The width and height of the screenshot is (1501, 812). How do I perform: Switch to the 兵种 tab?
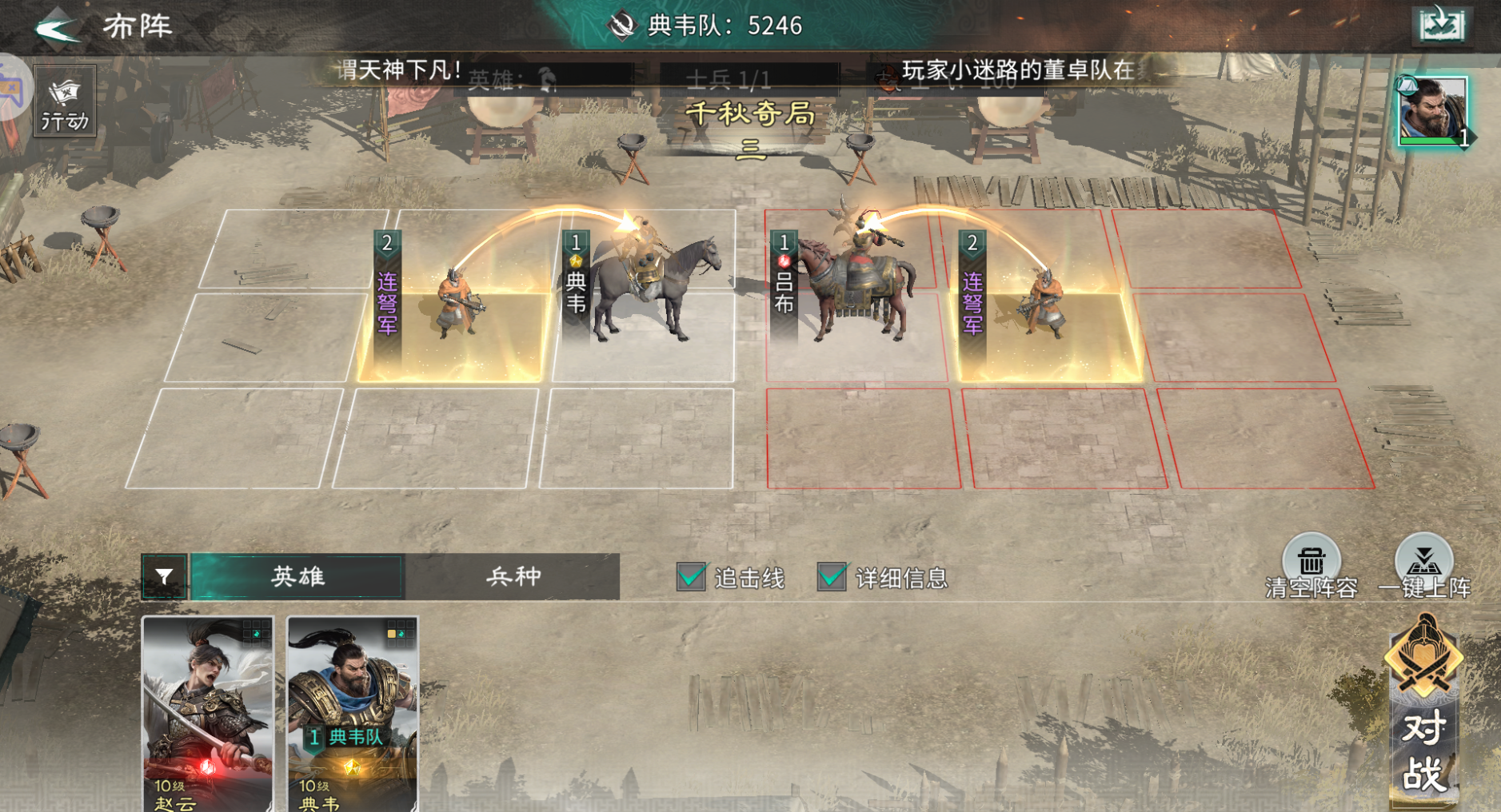point(513,576)
